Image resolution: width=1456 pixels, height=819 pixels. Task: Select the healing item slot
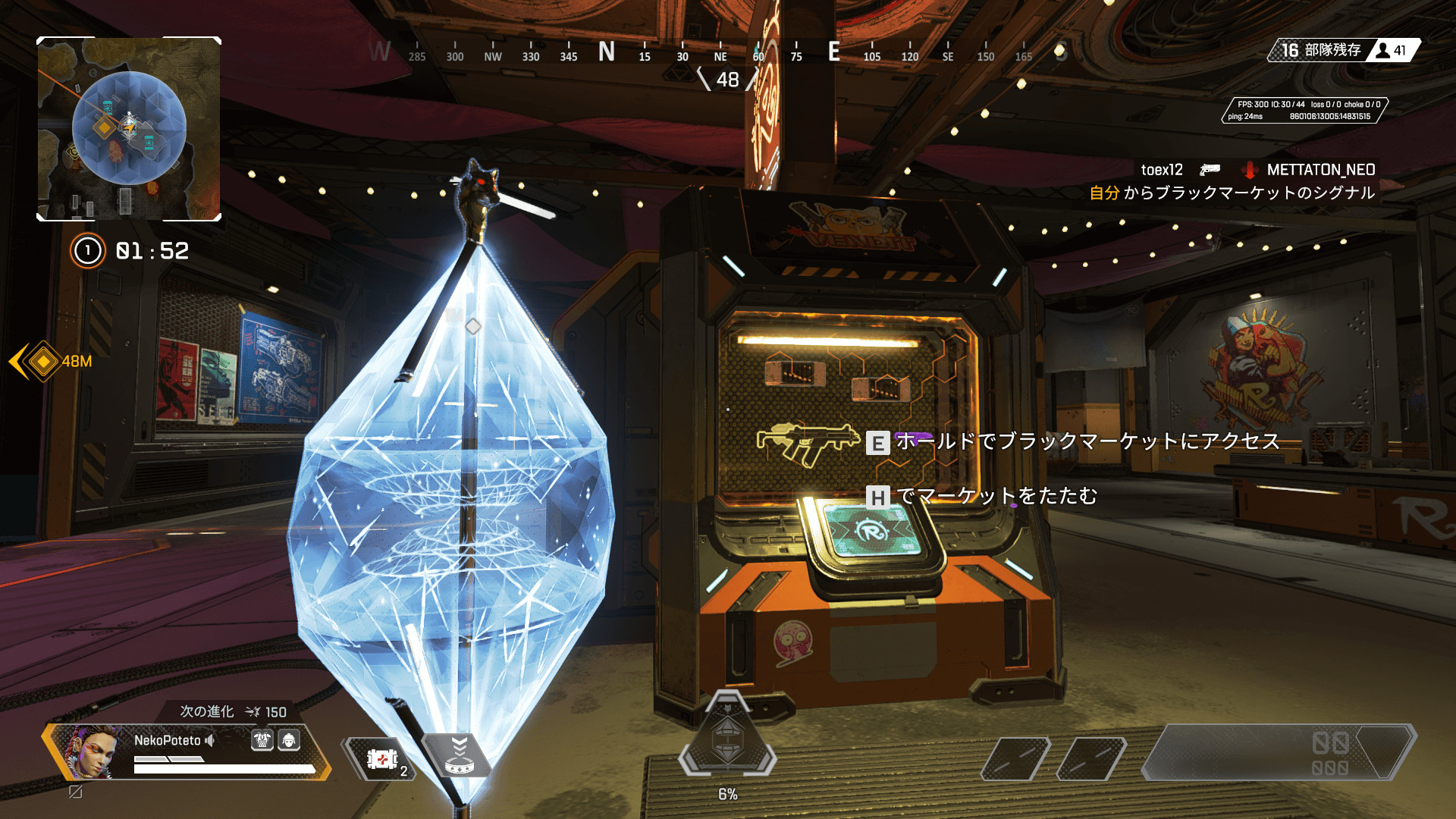point(382,758)
